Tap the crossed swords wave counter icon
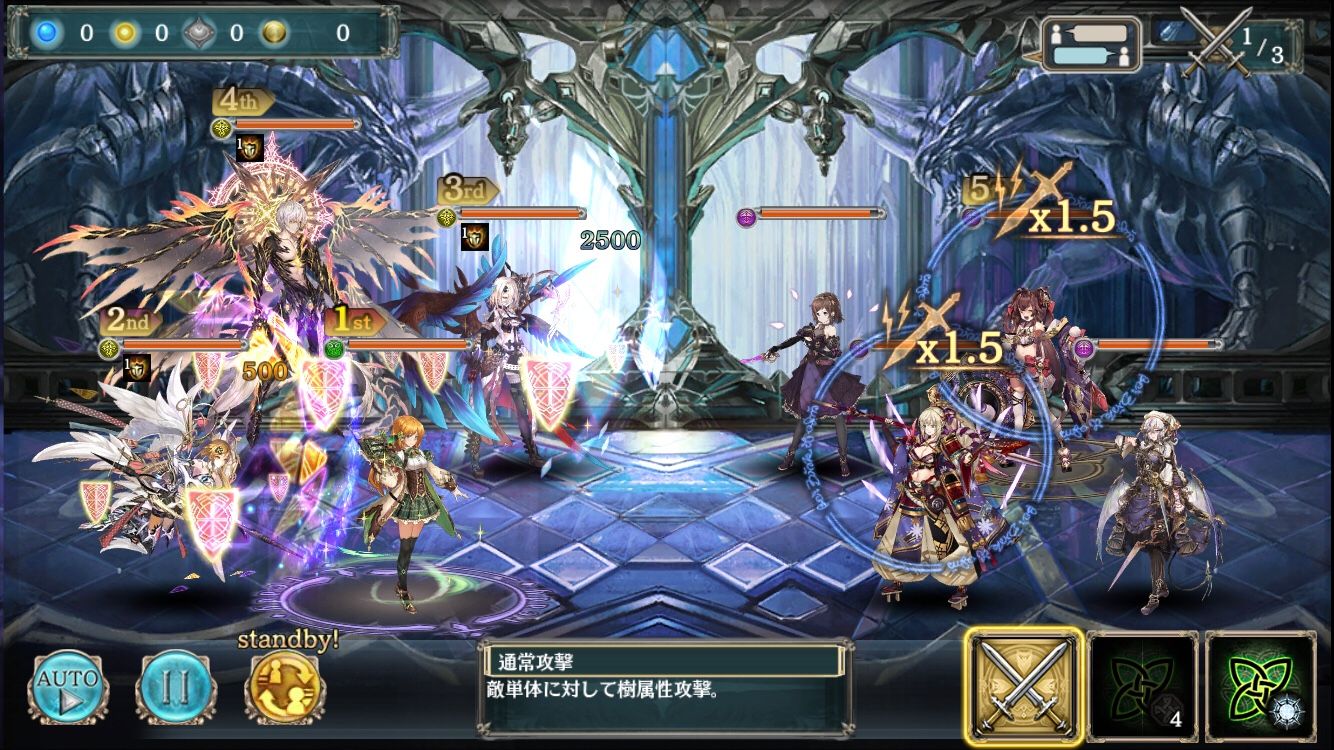The image size is (1334, 750). [1215, 40]
